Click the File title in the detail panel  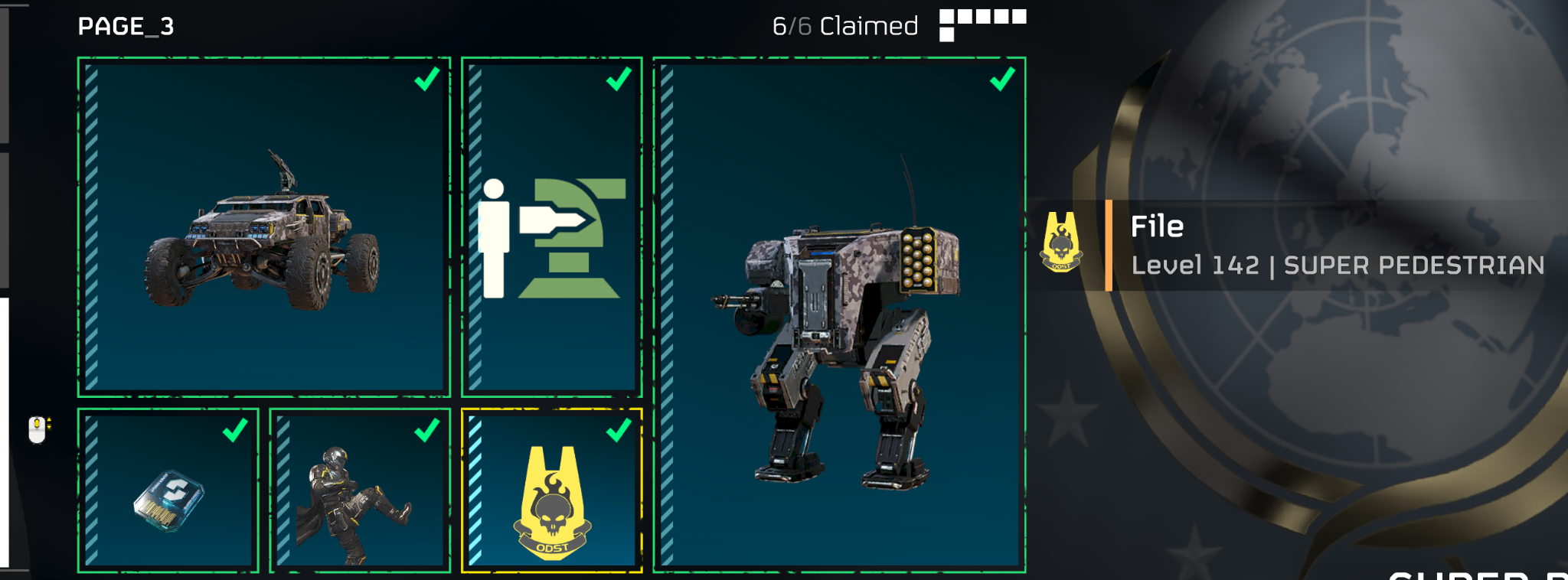point(1156,226)
